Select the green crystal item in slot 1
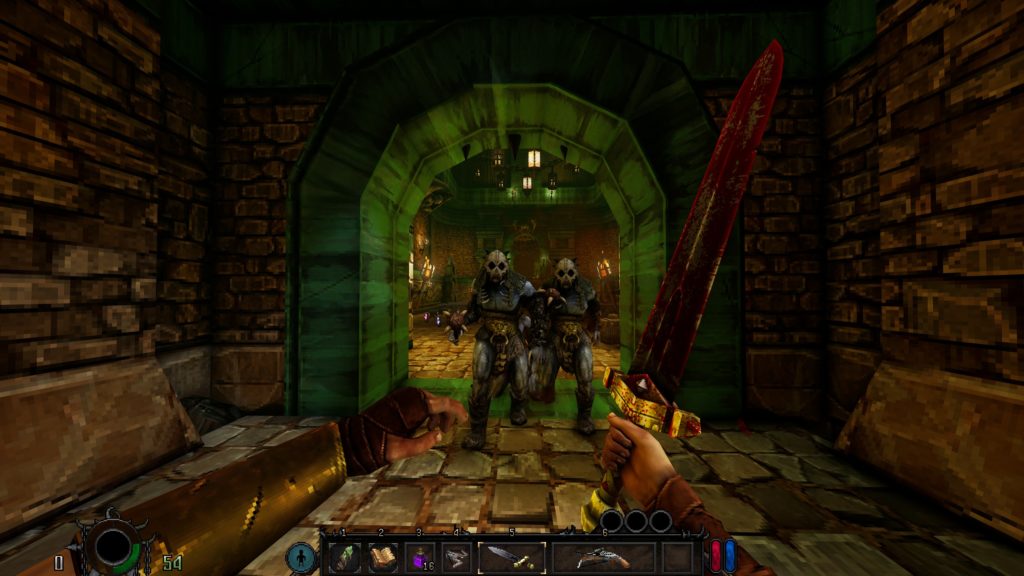 (x=344, y=557)
